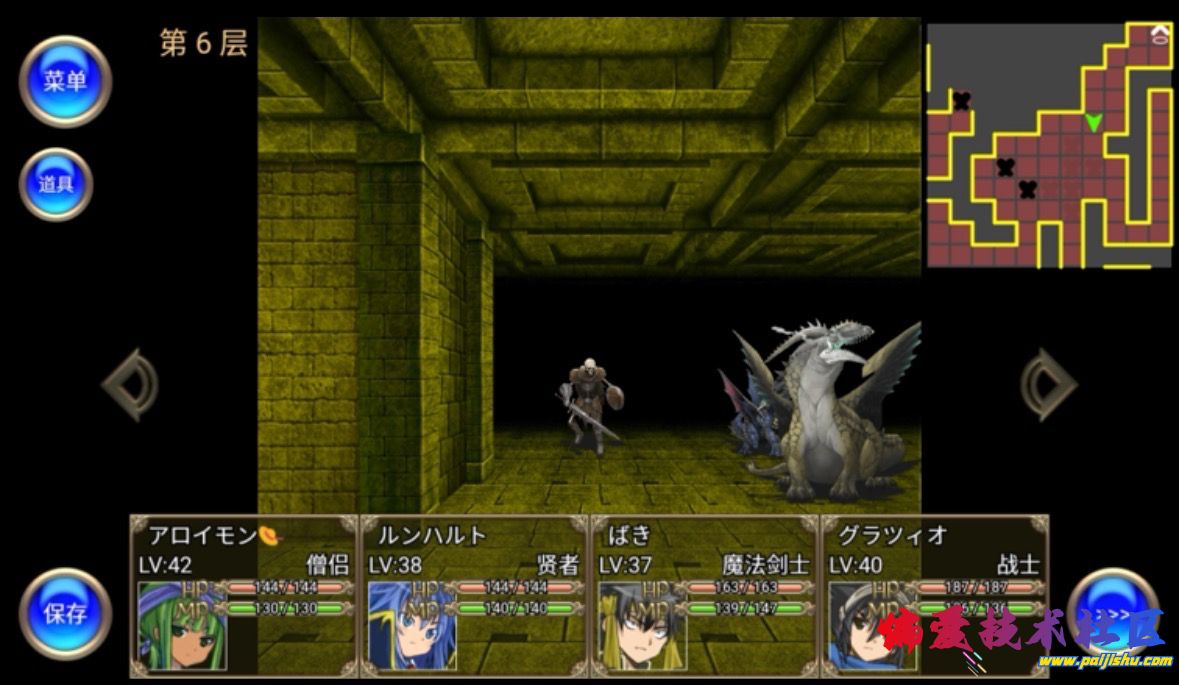
Task: Open the 菜单 menu button
Action: pos(65,82)
